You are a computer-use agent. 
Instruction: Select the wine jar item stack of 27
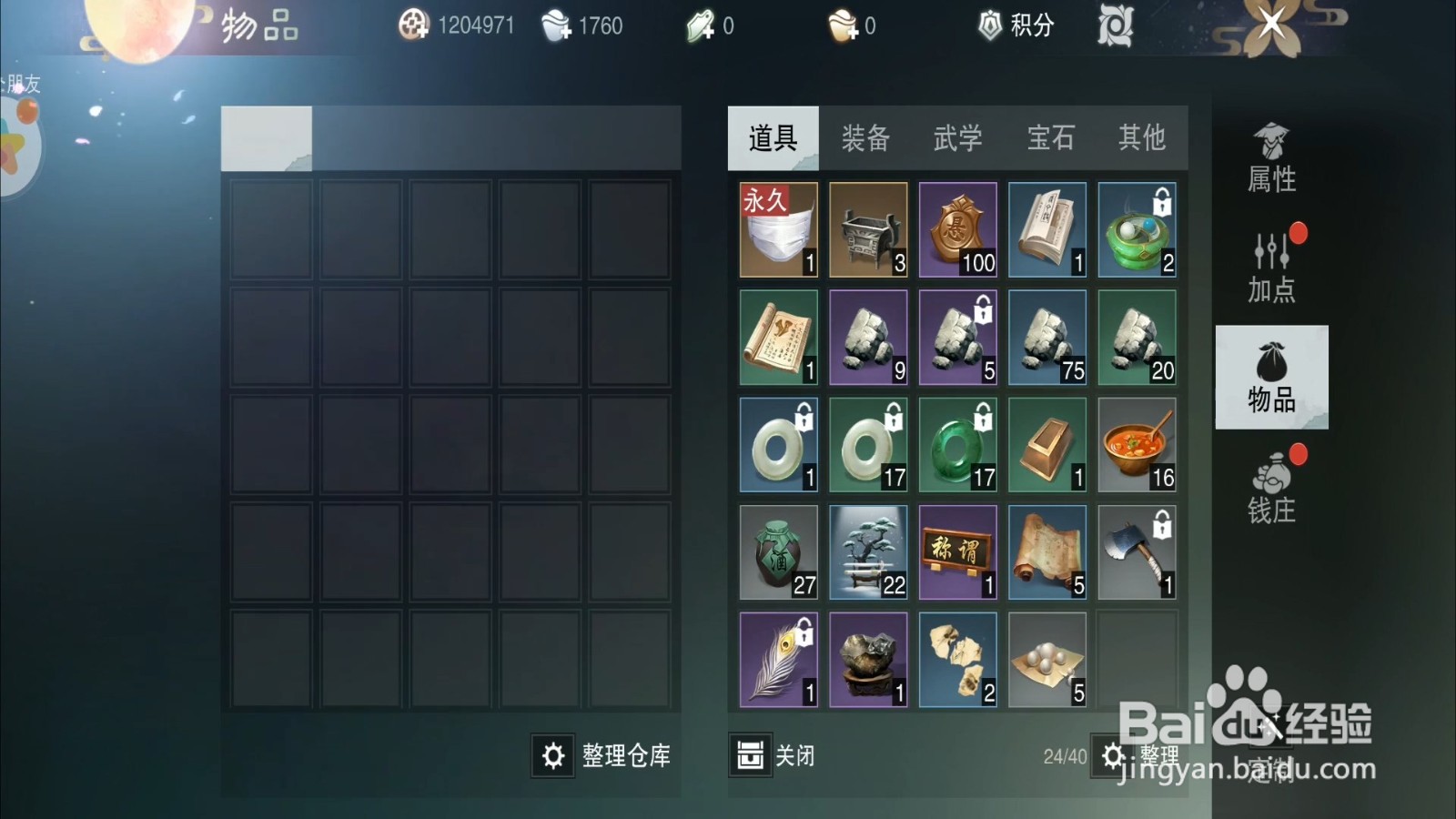[778, 551]
